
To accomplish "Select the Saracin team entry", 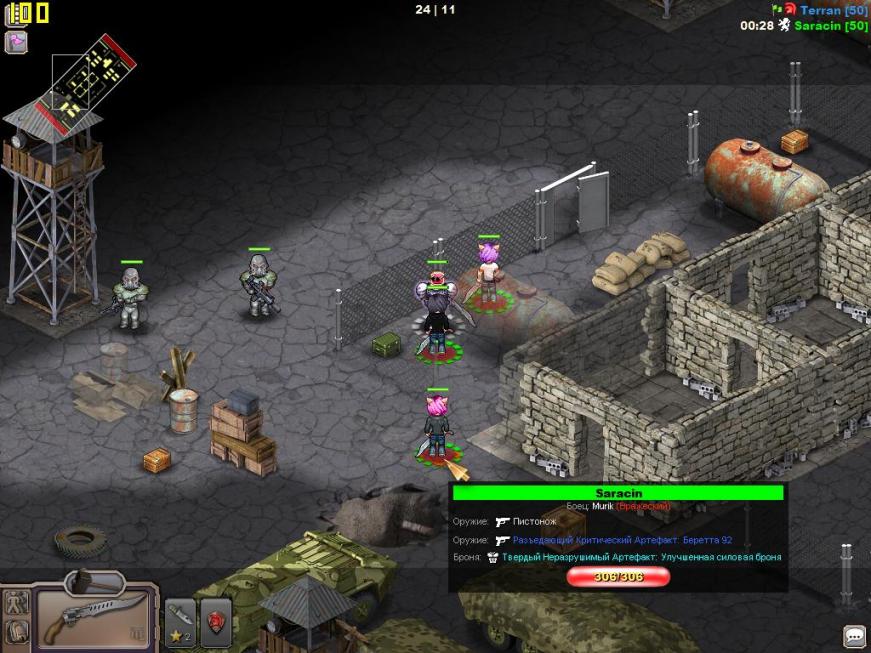I will pyautogui.click(x=830, y=26).
